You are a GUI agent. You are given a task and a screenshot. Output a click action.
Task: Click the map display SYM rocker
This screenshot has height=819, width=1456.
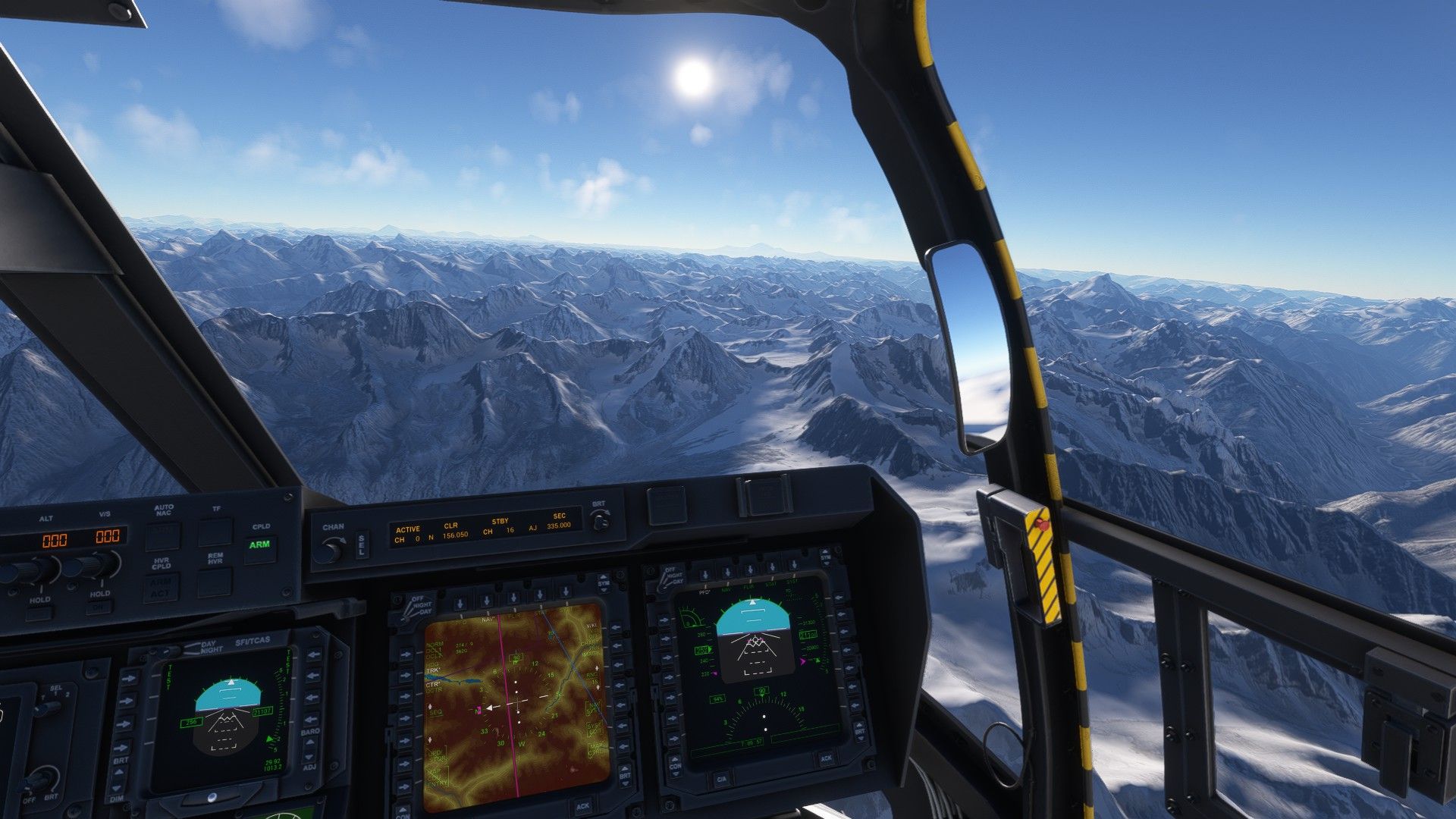pyautogui.click(x=604, y=583)
